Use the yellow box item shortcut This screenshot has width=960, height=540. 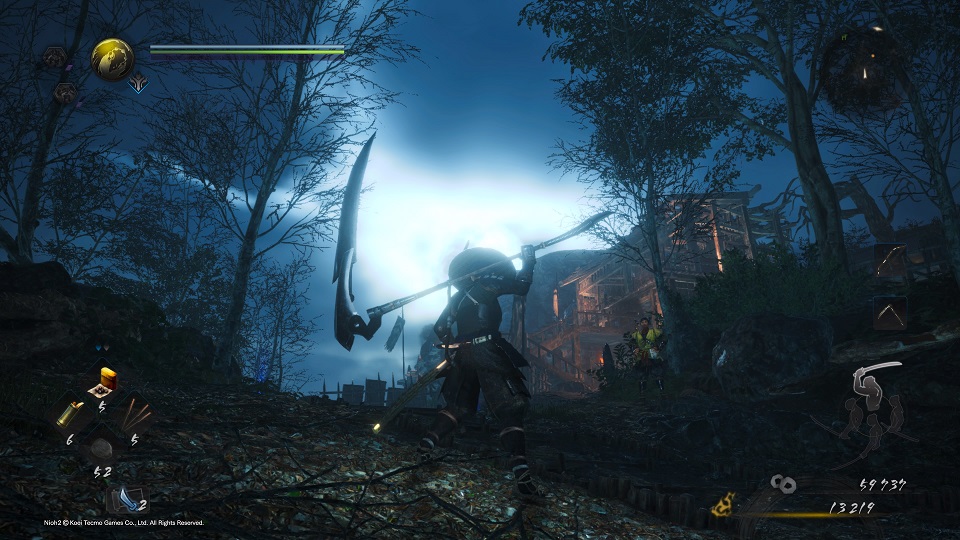click(x=104, y=380)
